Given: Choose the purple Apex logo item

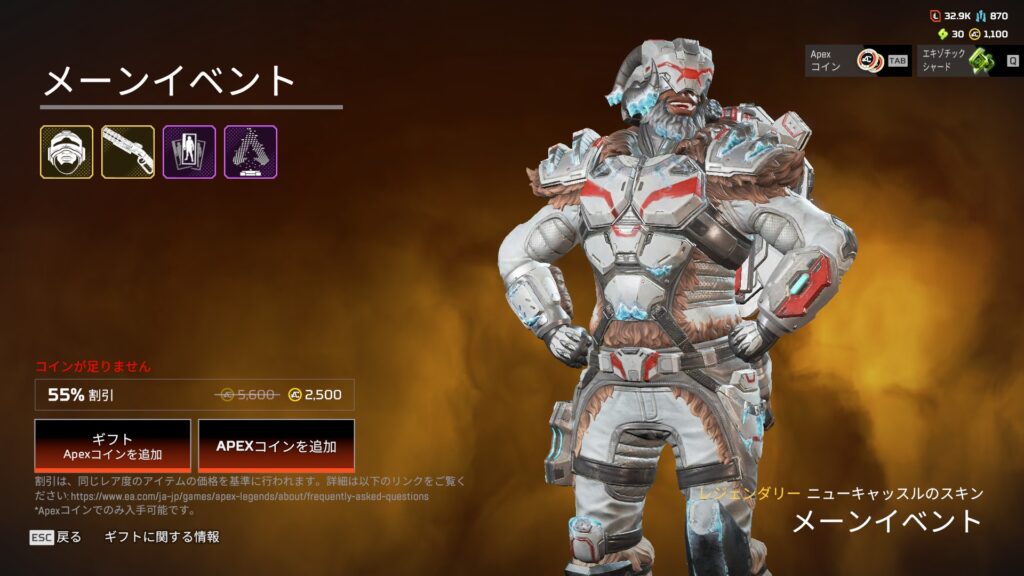Looking at the screenshot, I should point(250,152).
